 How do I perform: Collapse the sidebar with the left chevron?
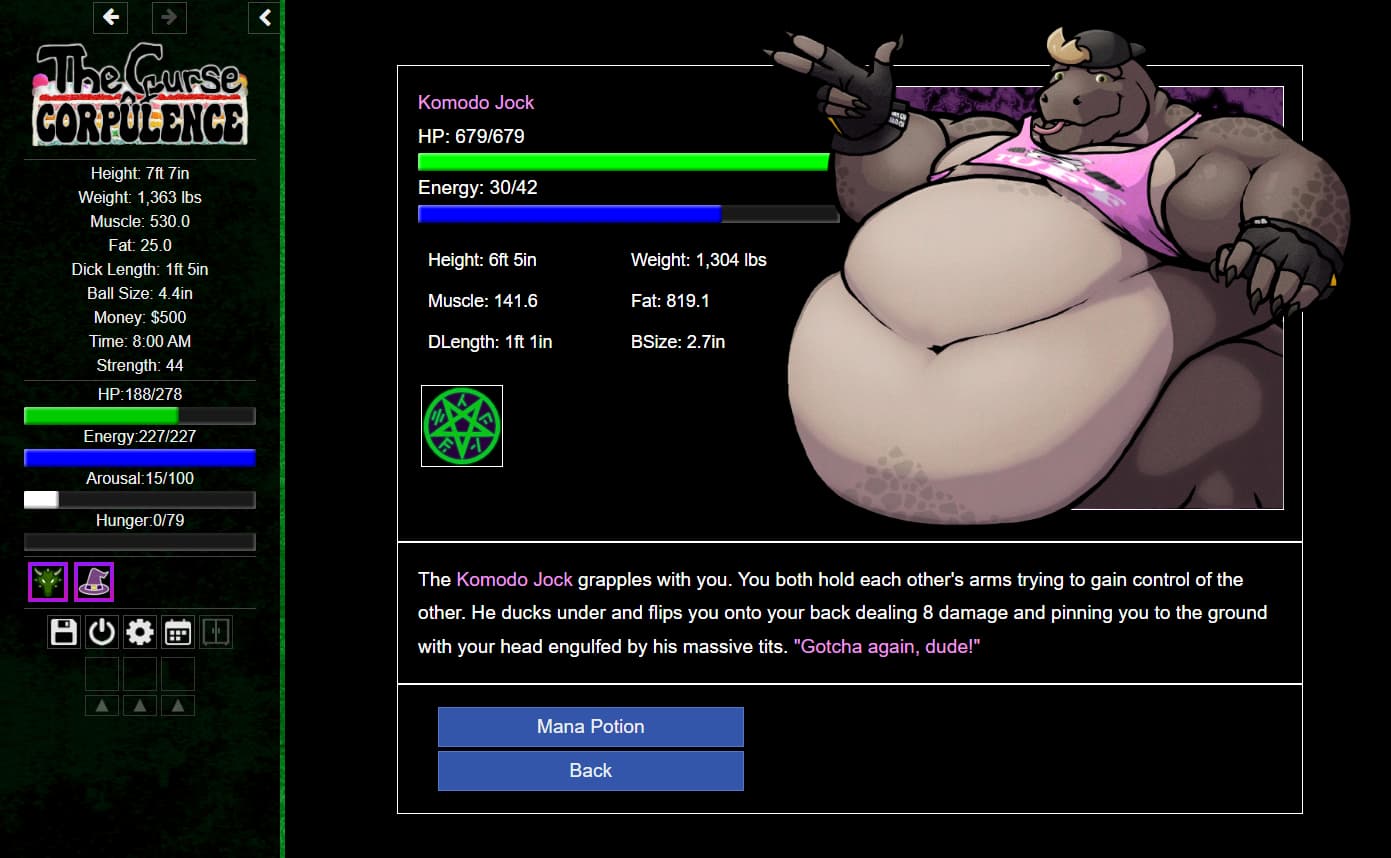click(264, 17)
